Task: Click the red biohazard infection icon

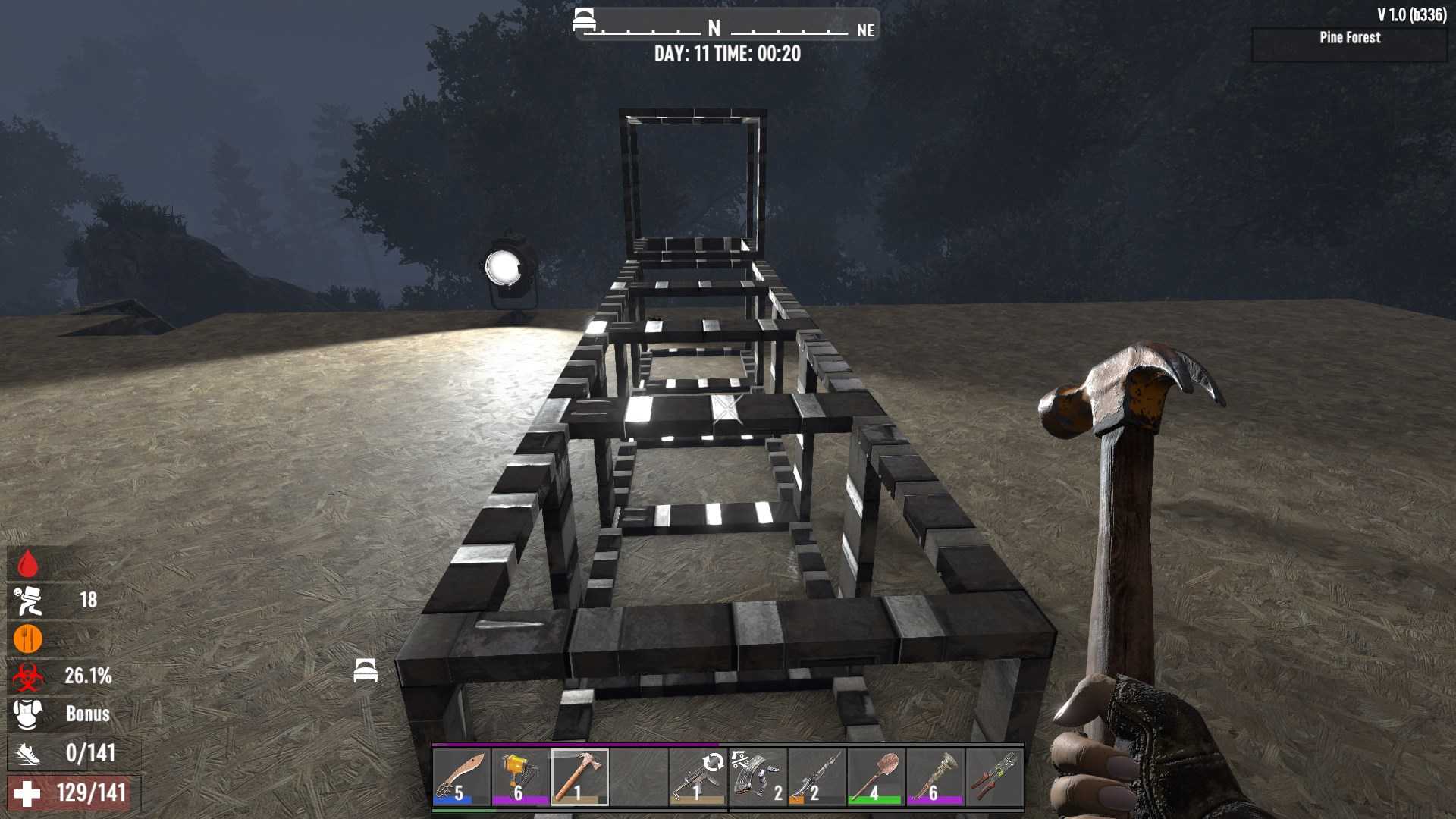Action: tap(28, 676)
